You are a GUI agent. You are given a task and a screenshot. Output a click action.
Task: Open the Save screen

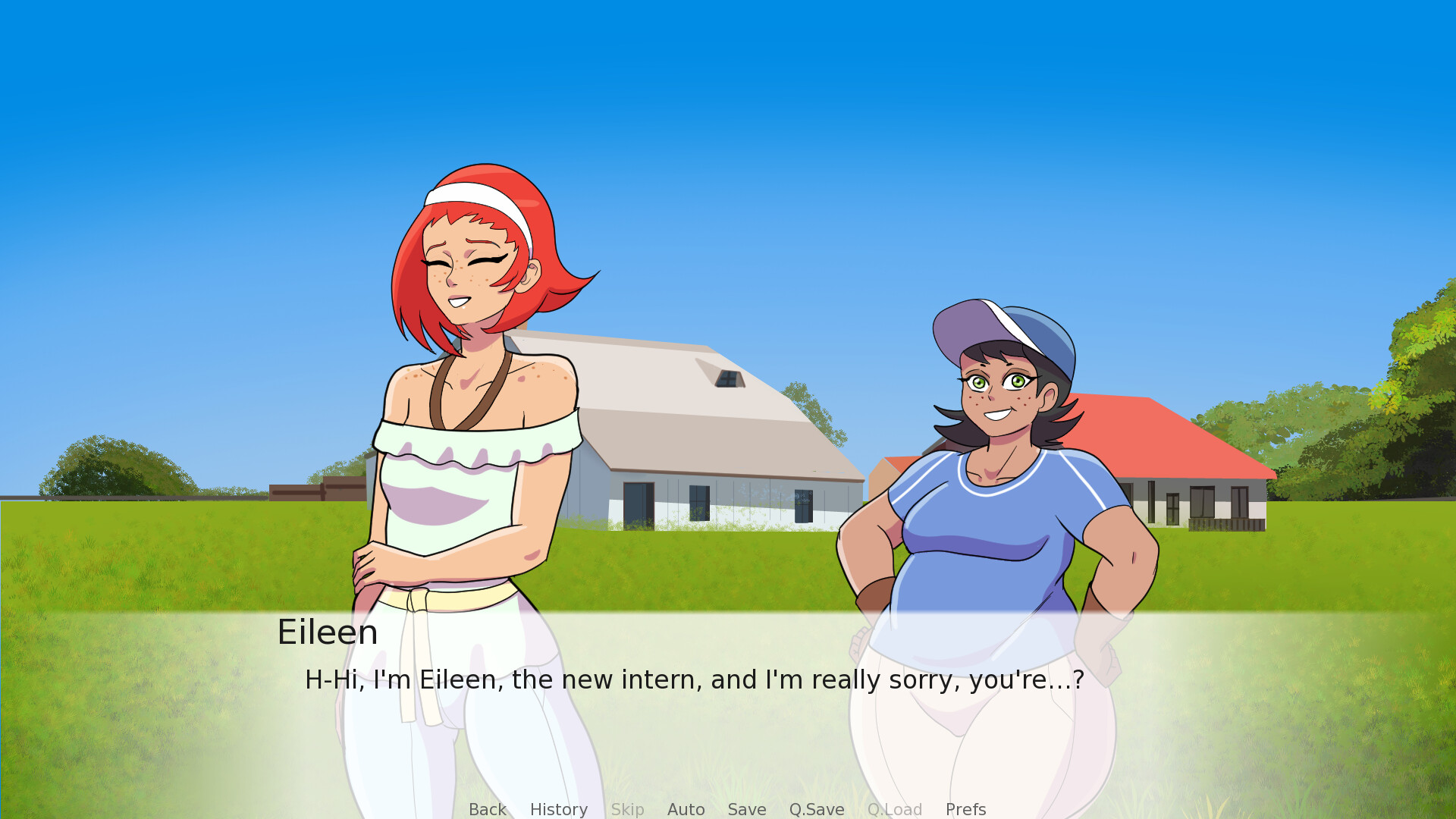(x=746, y=809)
